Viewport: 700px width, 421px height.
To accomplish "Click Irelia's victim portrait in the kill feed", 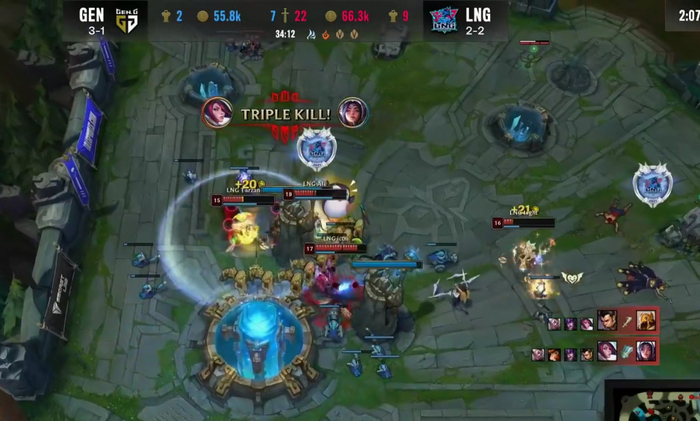I will pyautogui.click(x=645, y=350).
